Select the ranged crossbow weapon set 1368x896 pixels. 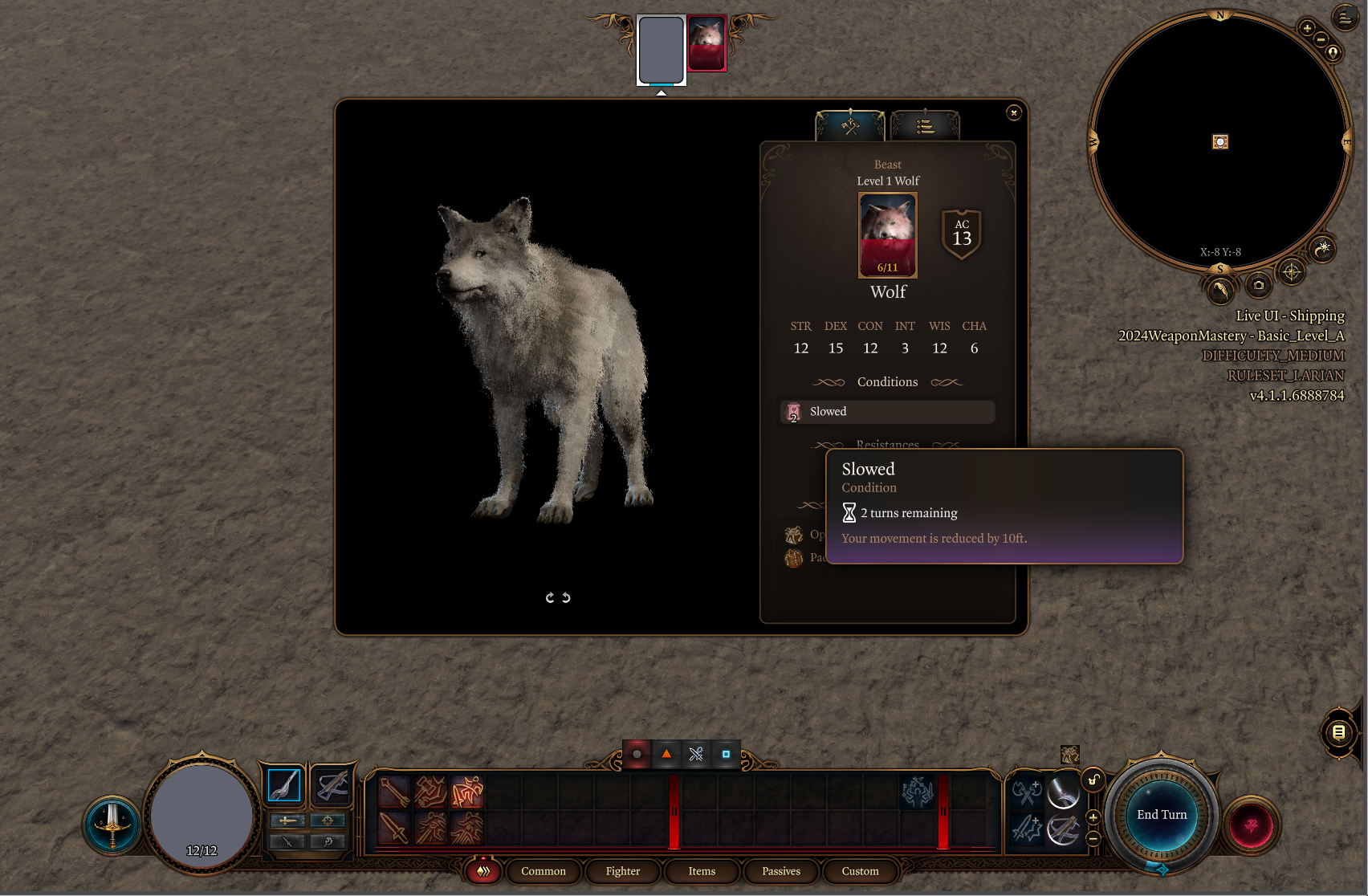coord(332,785)
